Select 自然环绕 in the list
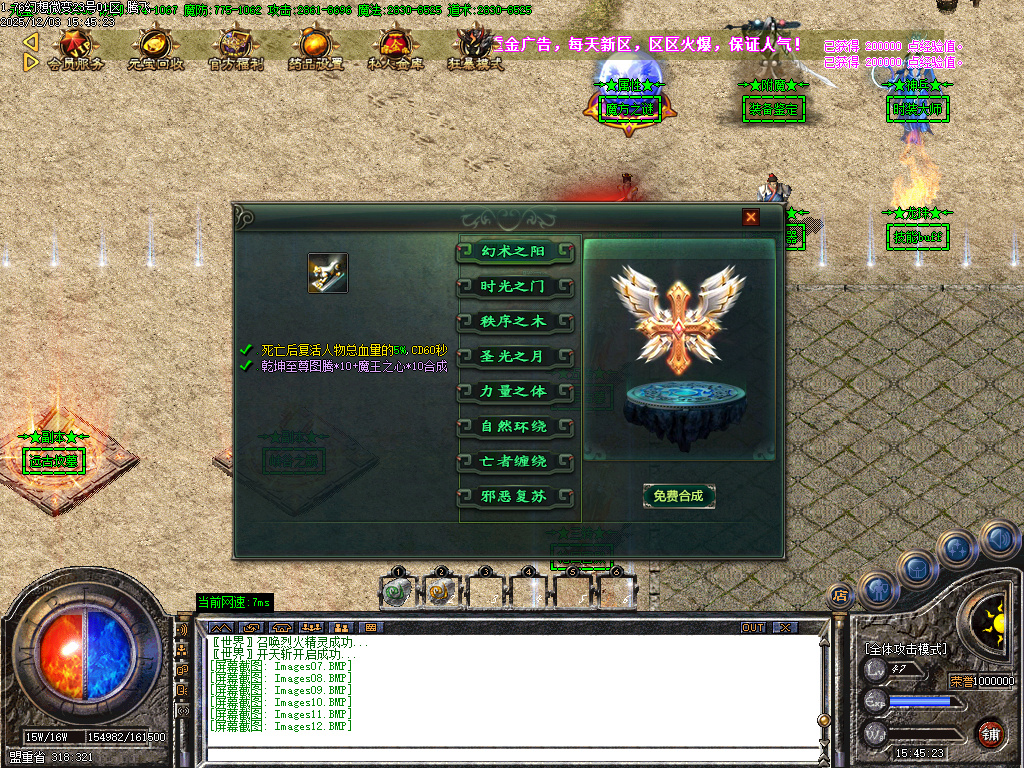1024x768 pixels. (515, 427)
